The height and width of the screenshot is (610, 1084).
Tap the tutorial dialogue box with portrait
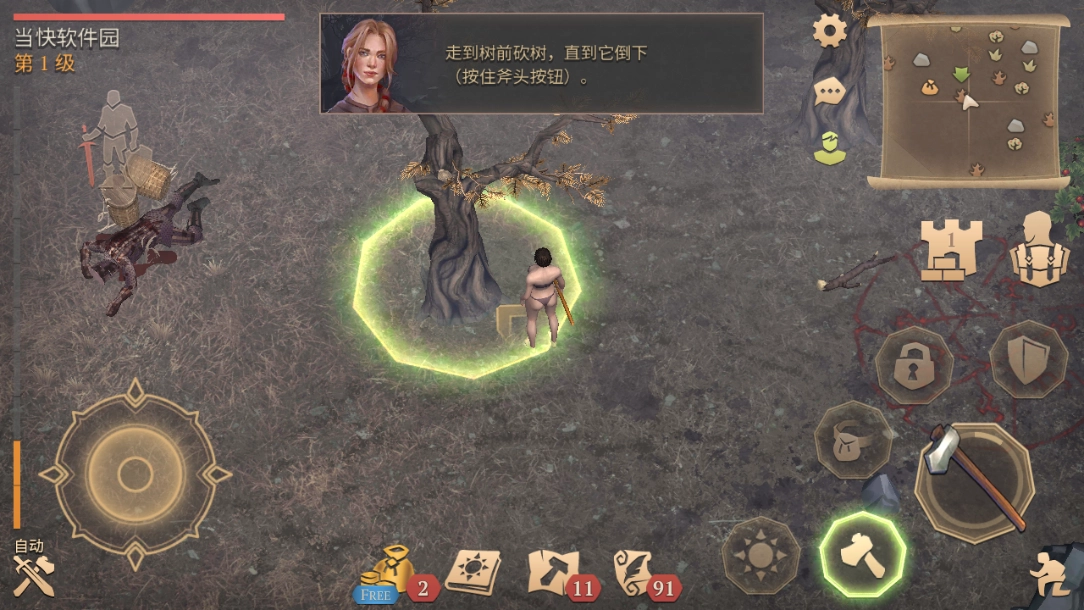[x=541, y=64]
